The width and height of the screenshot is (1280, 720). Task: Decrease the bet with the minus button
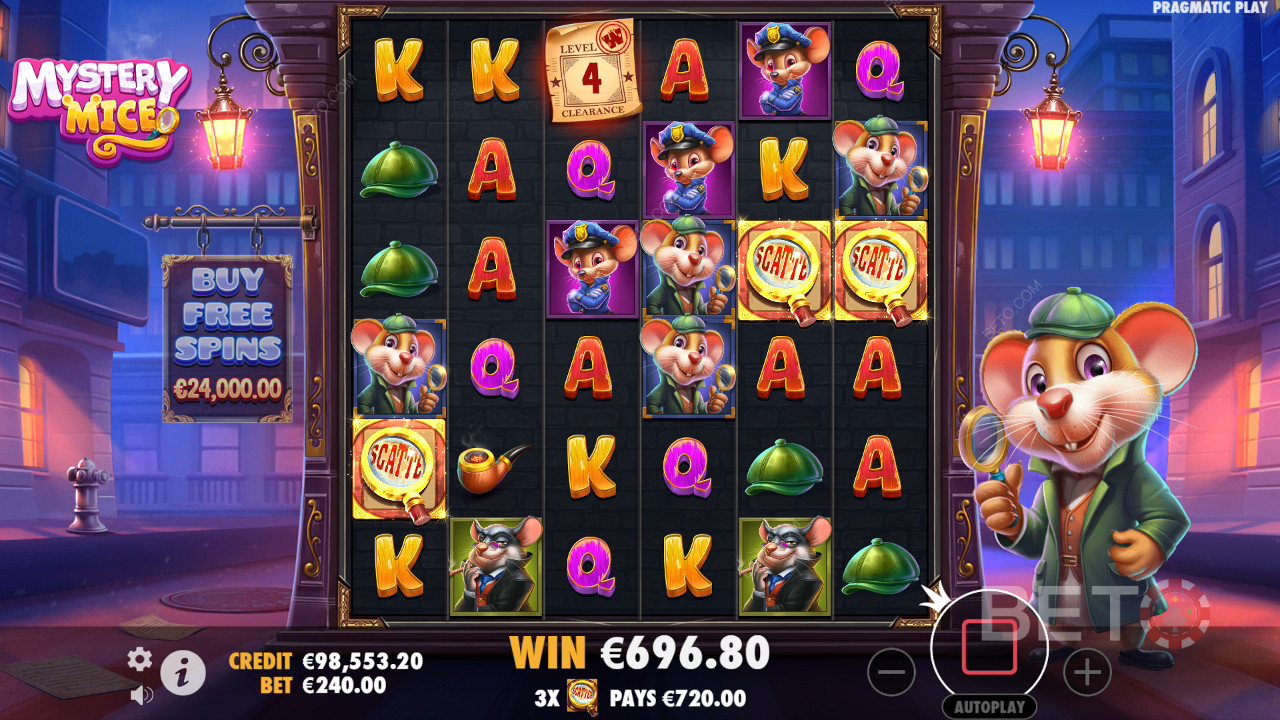pos(891,672)
